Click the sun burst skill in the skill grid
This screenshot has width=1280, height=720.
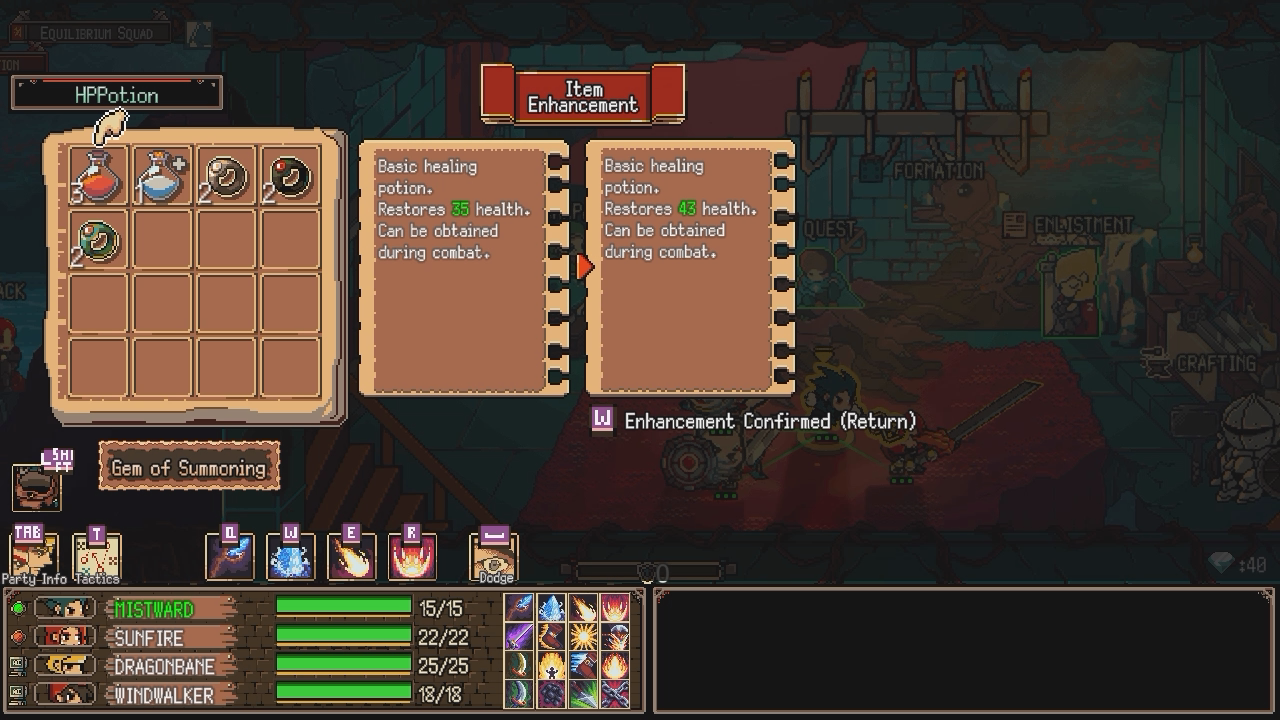click(582, 635)
